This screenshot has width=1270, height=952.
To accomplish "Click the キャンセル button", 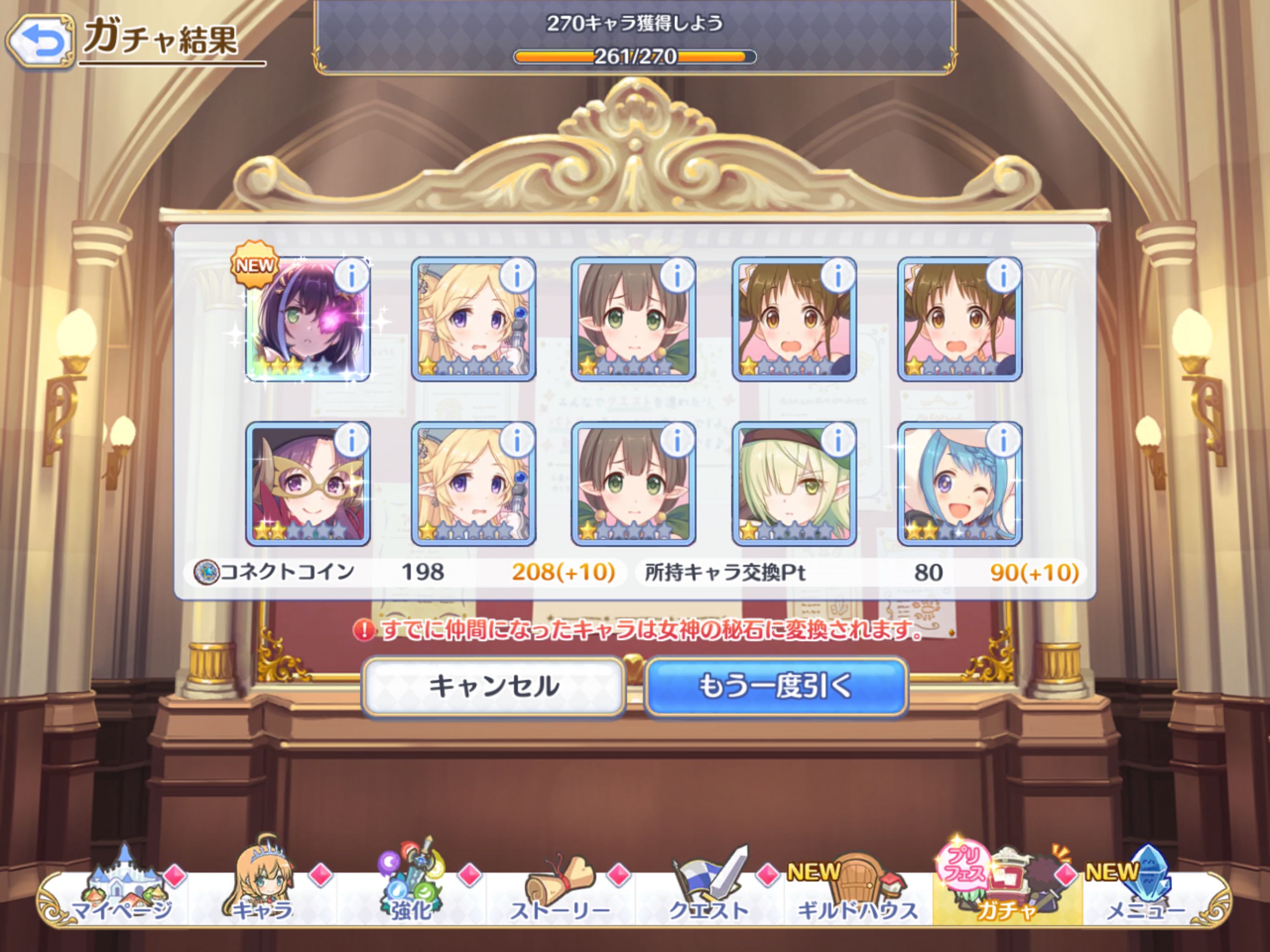I will point(493,687).
